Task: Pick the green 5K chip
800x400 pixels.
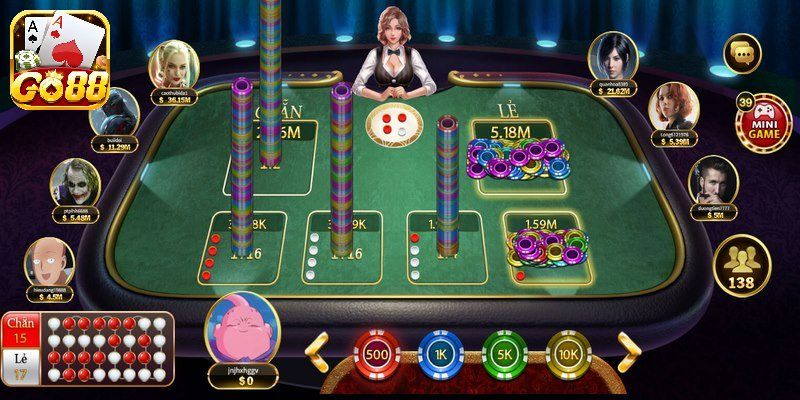Action: pyautogui.click(x=505, y=355)
